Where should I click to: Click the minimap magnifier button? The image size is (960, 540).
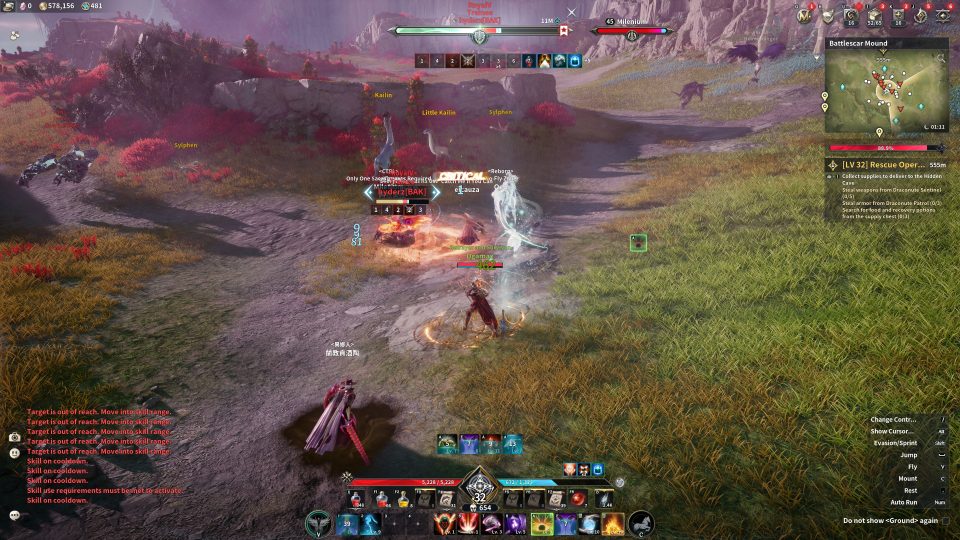click(940, 58)
